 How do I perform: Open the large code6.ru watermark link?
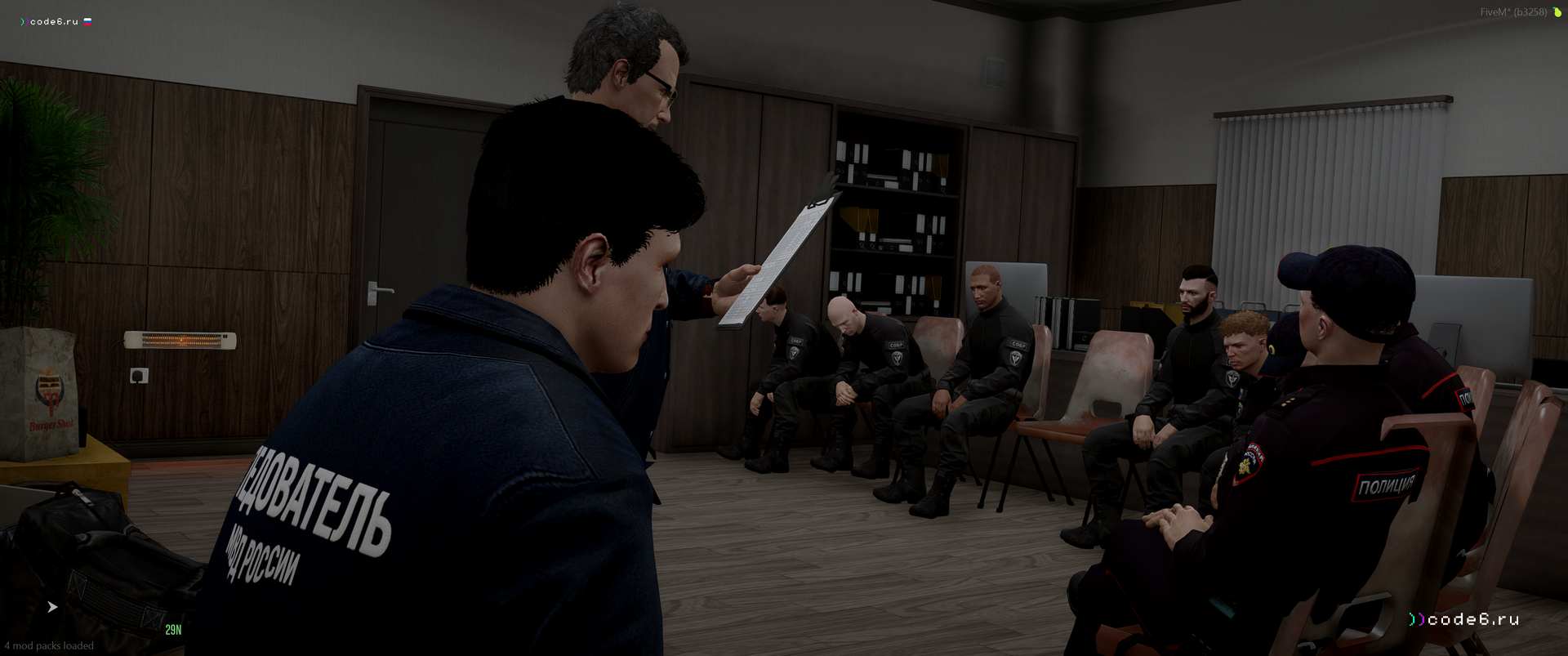pos(1463,619)
